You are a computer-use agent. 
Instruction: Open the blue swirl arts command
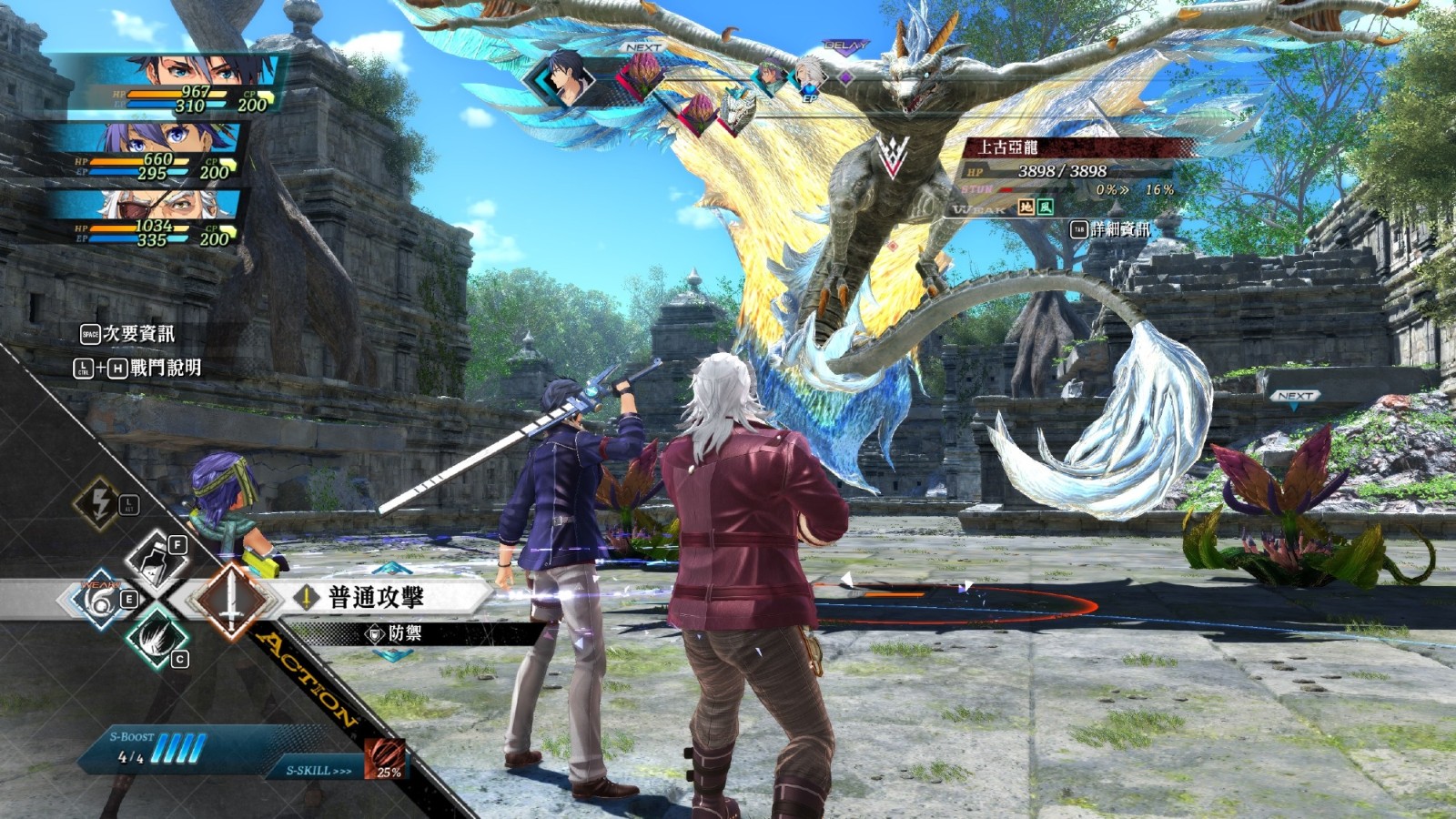click(x=98, y=601)
